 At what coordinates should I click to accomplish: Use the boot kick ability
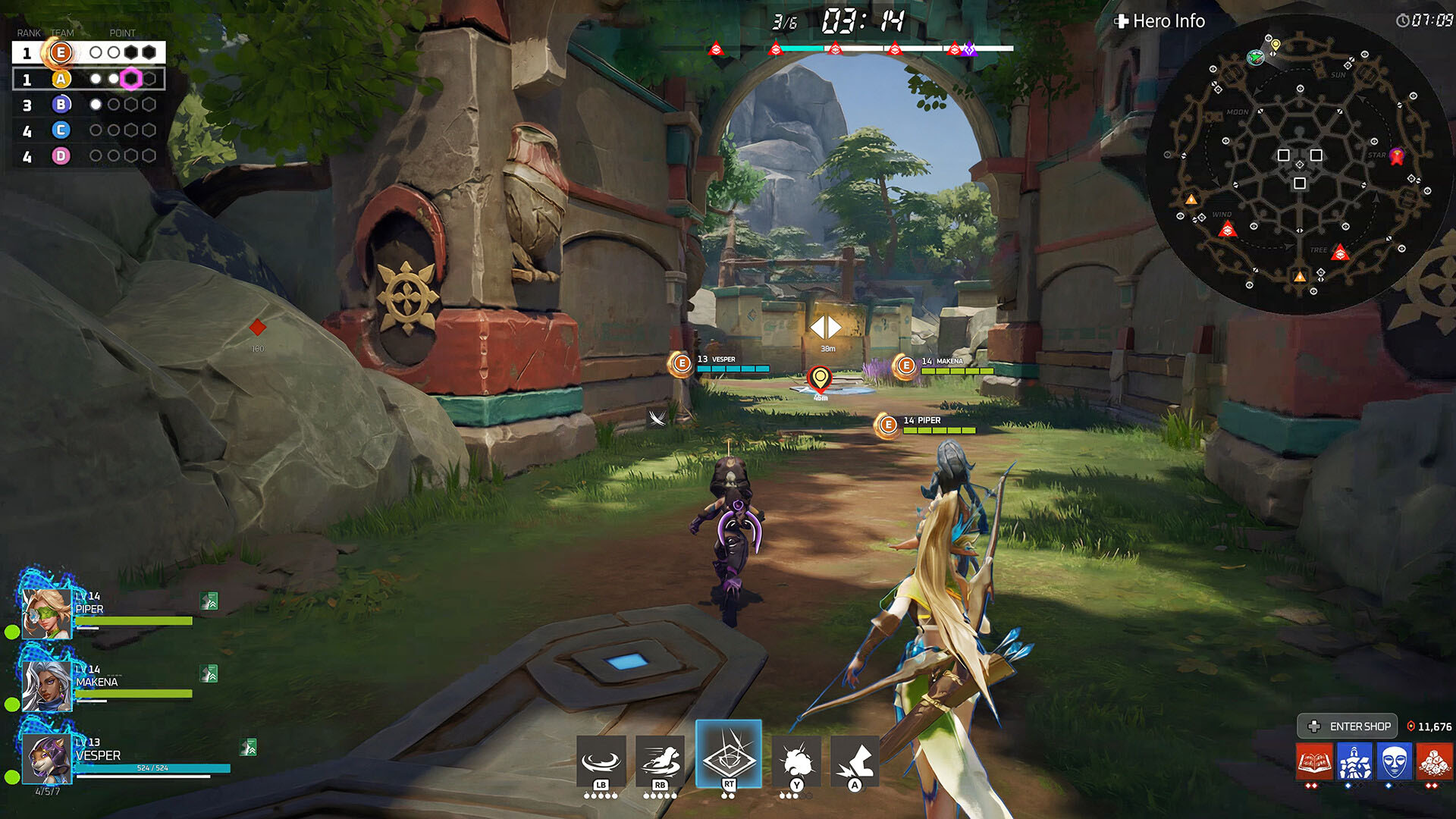[855, 761]
